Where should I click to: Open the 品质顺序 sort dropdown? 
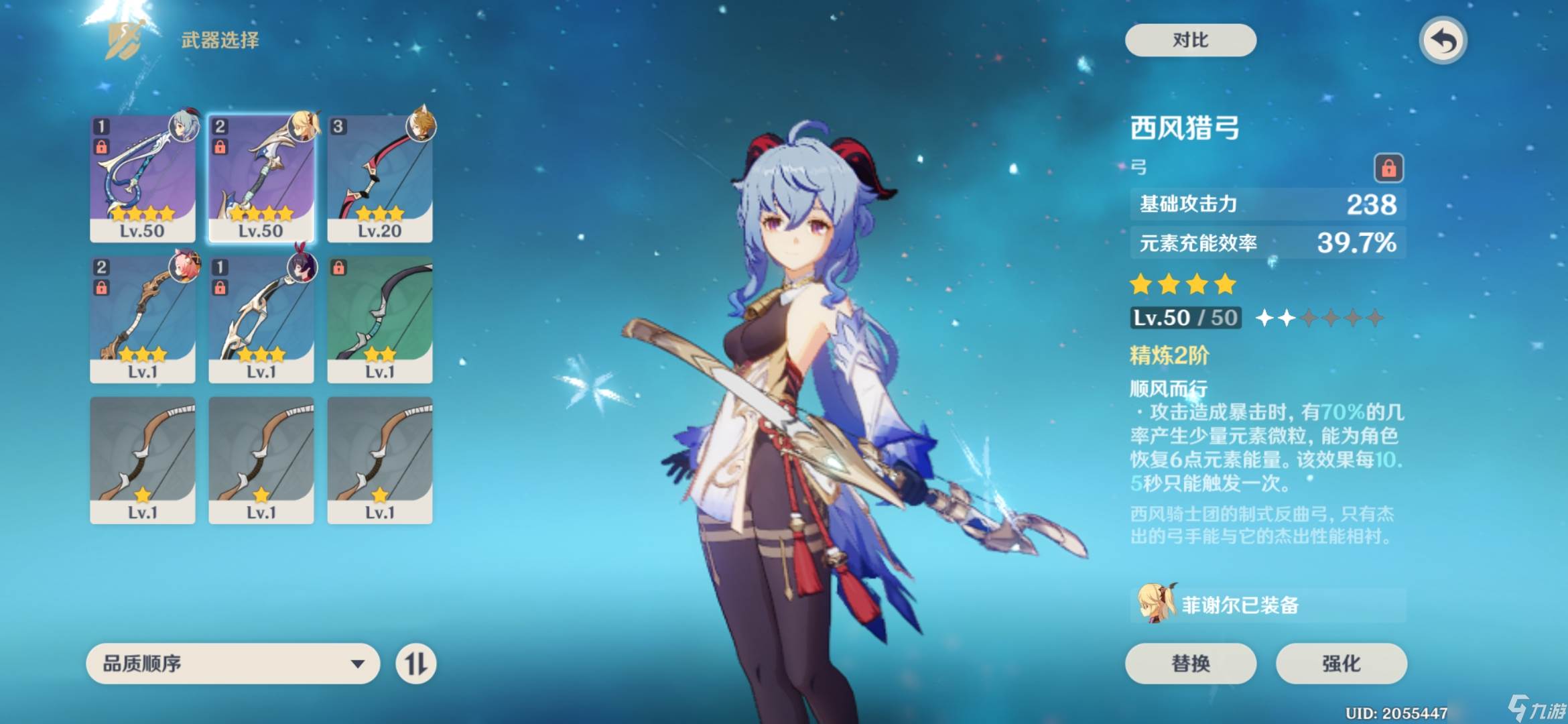pyautogui.click(x=233, y=664)
